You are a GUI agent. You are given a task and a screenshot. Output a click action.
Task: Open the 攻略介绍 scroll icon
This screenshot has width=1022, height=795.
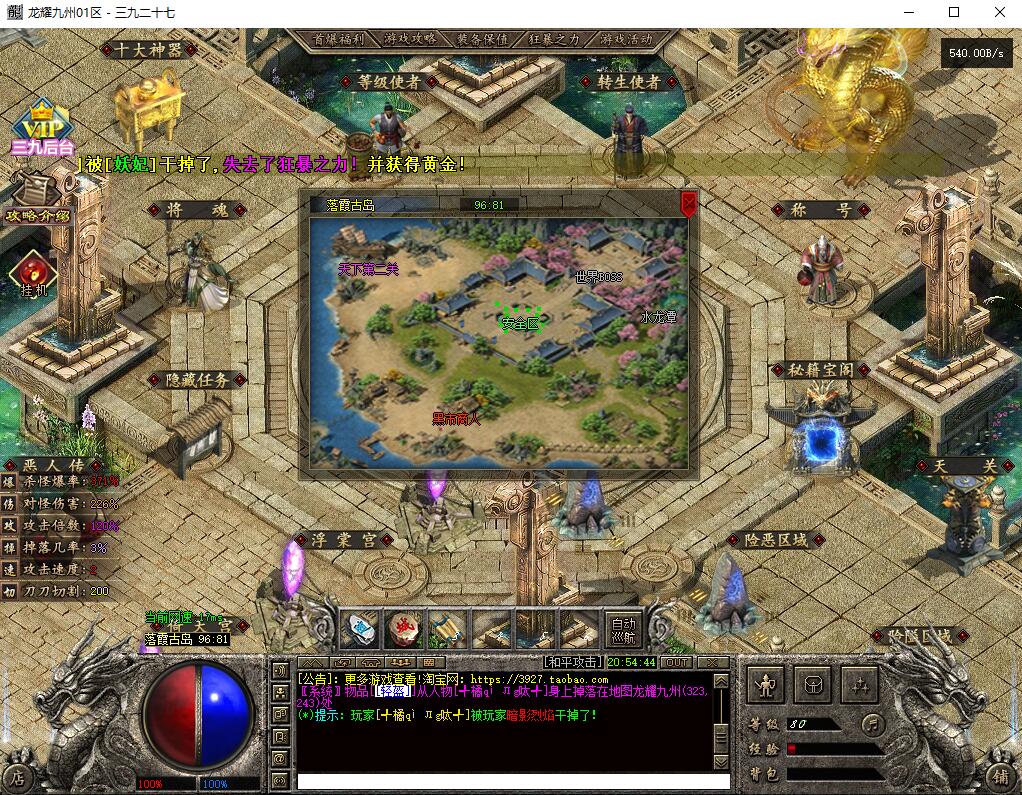point(36,198)
